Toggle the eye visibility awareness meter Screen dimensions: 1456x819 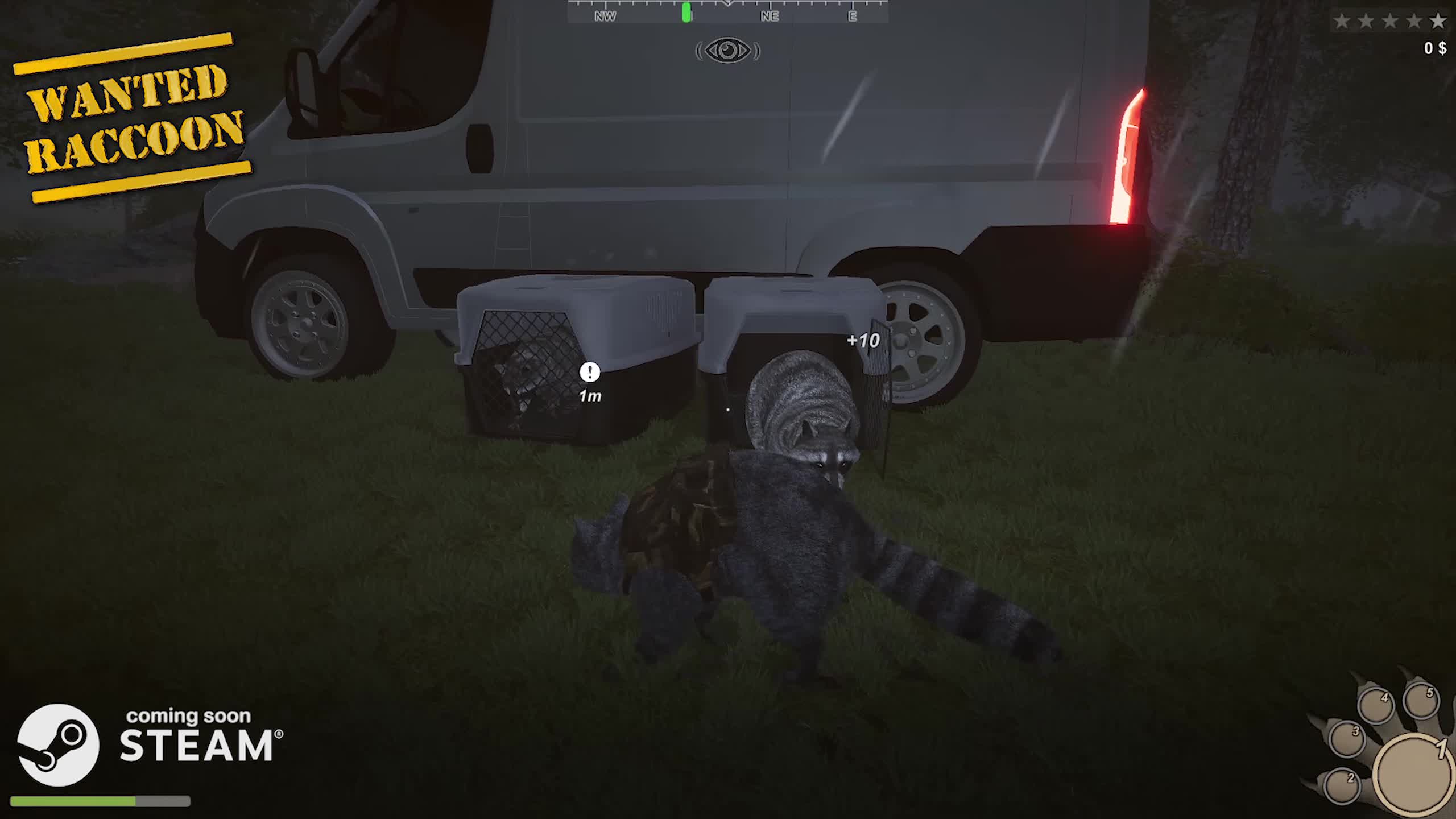728,51
